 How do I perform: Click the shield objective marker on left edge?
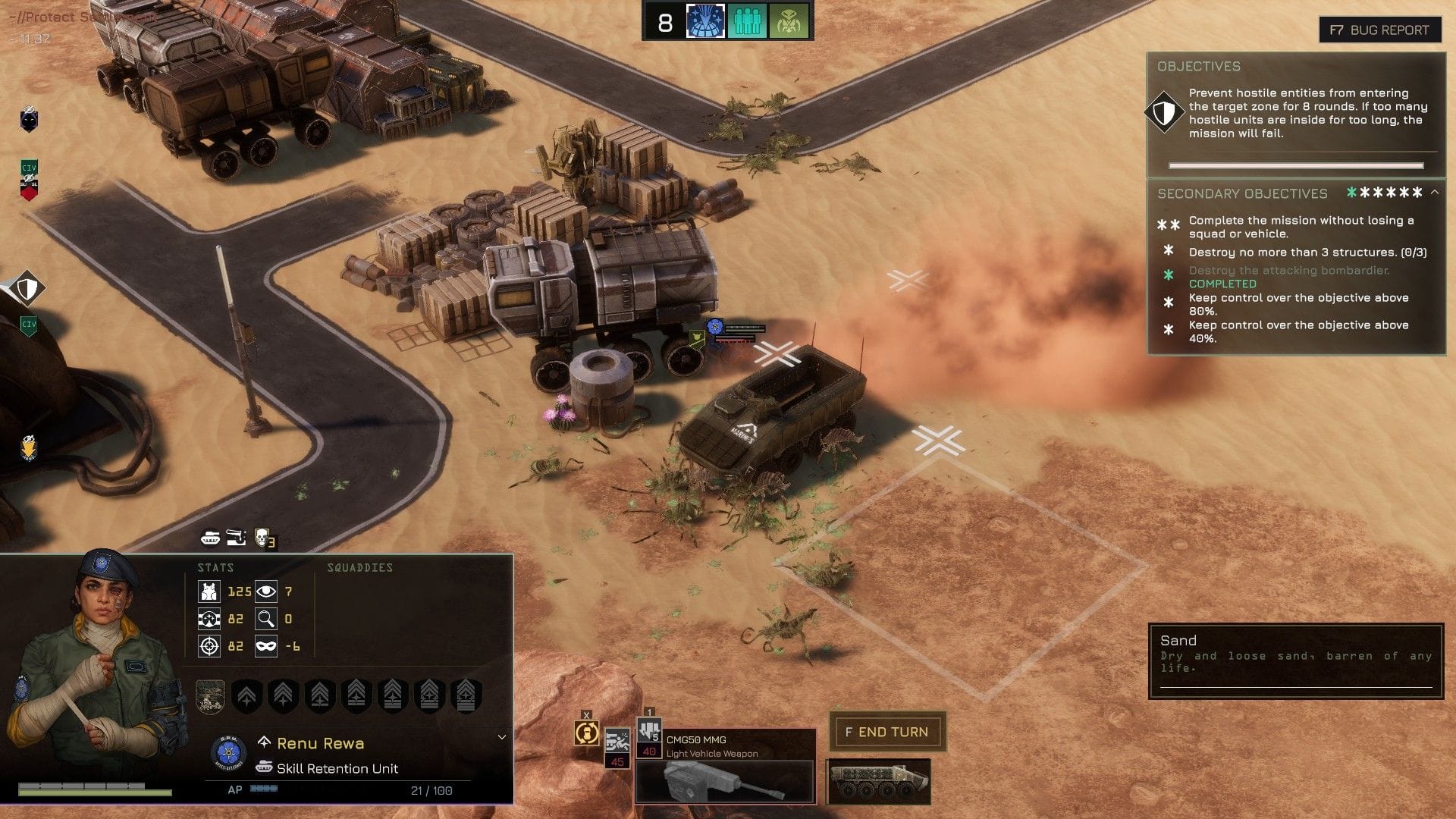(27, 289)
